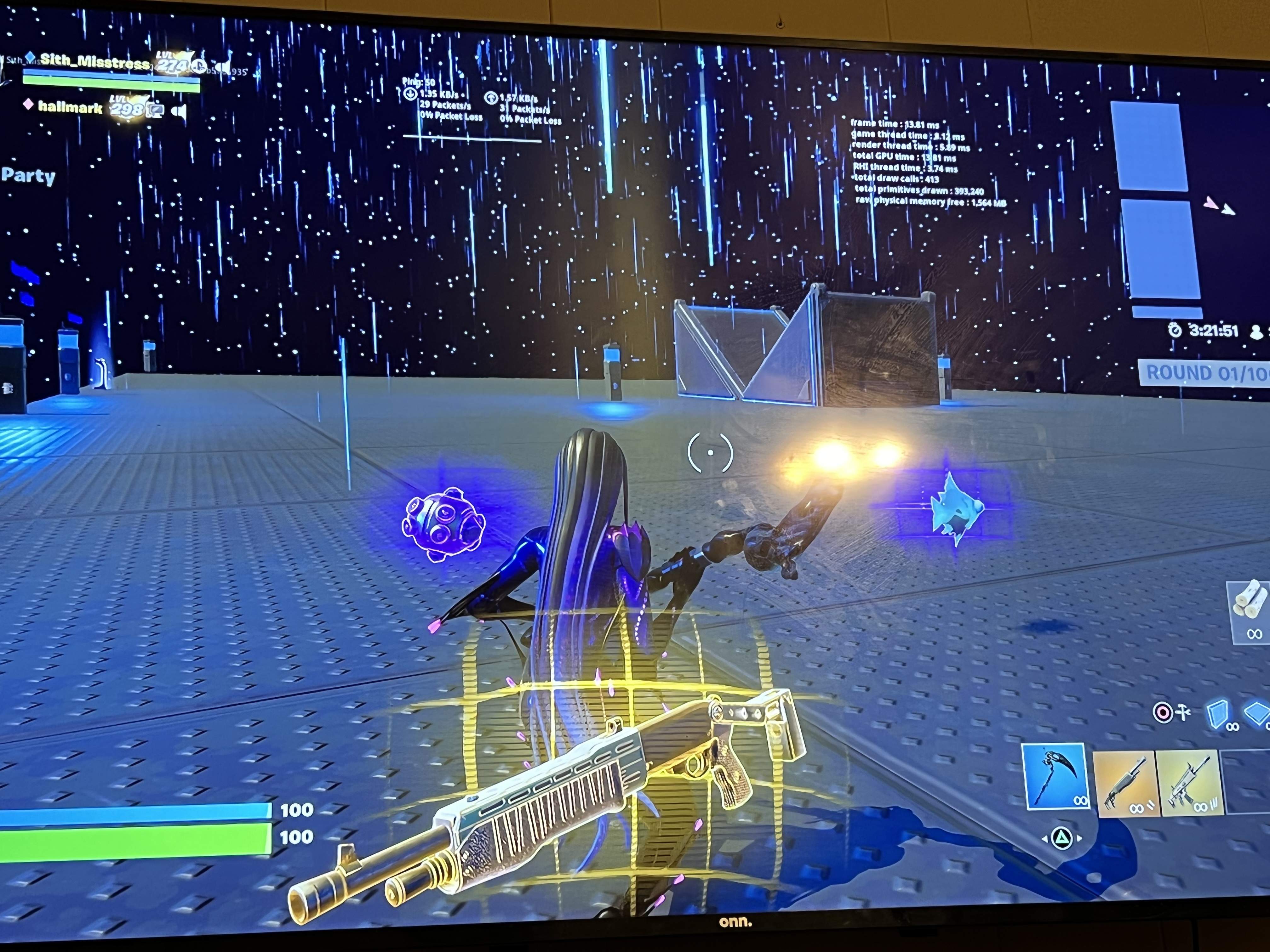
Task: Mute the speaker icon next to hallmark
Action: pyautogui.click(x=179, y=110)
